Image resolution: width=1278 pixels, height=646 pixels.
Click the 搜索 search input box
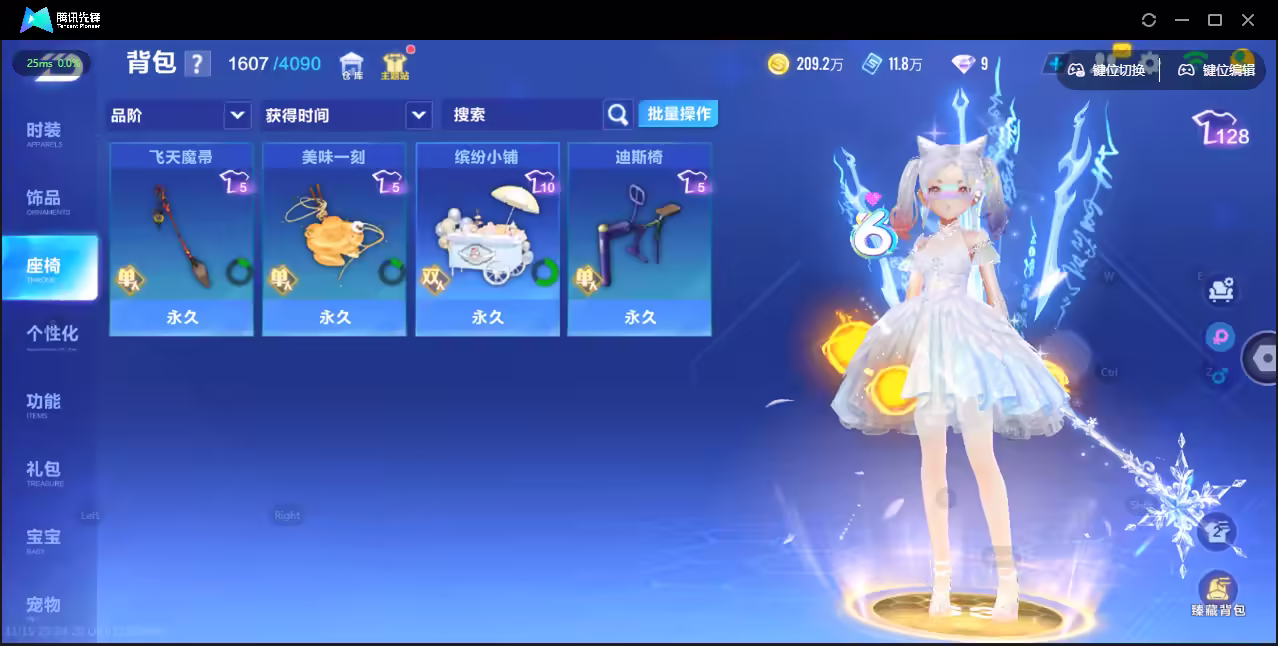click(x=522, y=115)
